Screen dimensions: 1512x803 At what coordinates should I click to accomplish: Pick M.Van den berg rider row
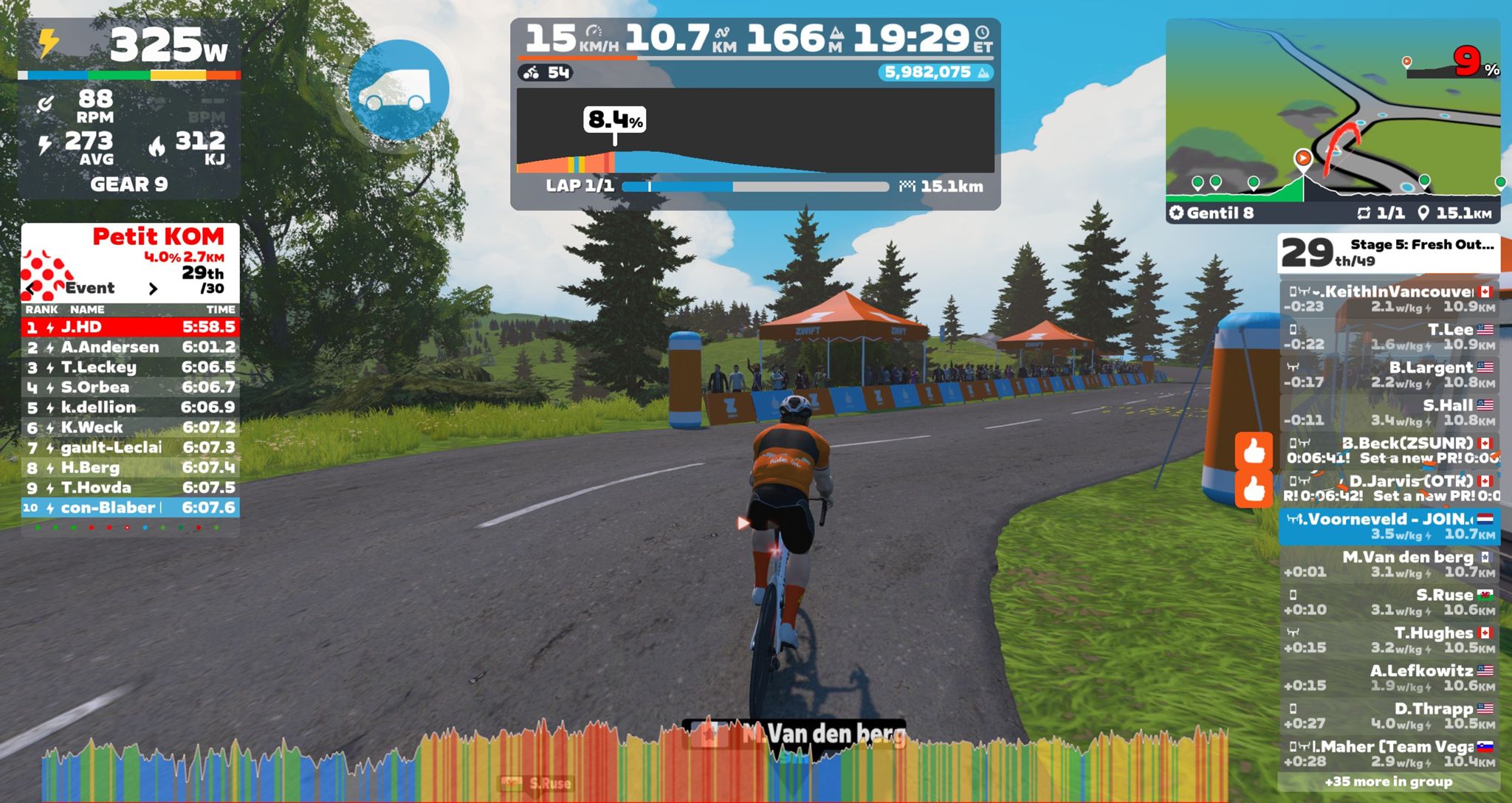coord(1389,564)
